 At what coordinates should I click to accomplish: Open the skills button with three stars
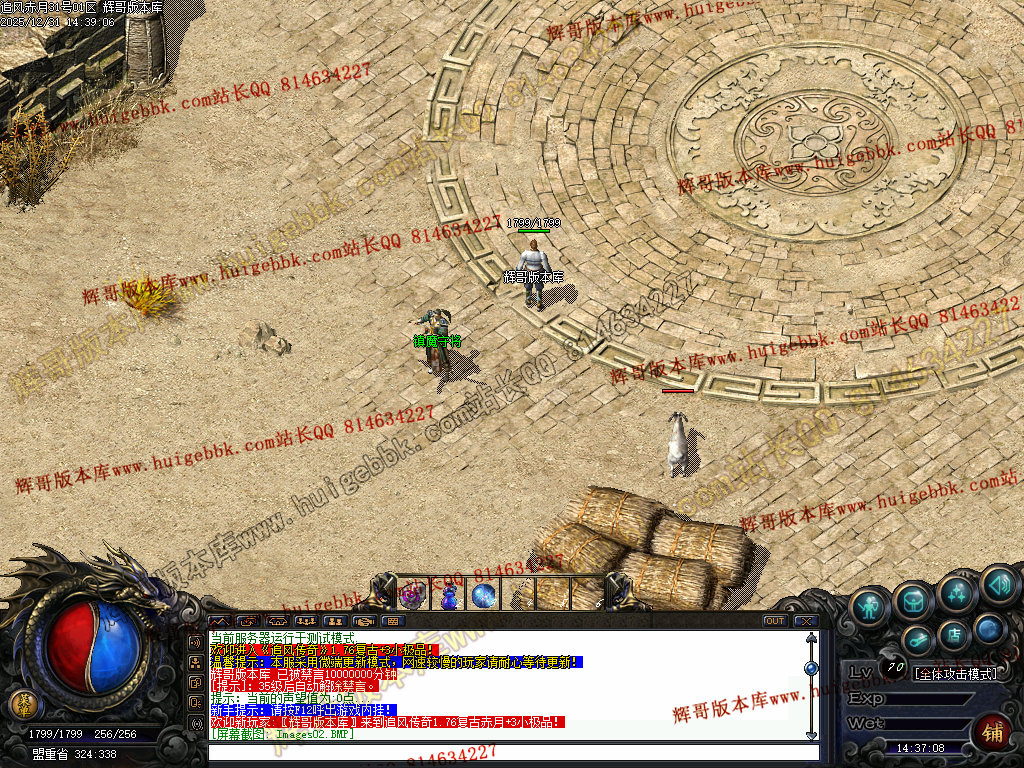point(957,594)
